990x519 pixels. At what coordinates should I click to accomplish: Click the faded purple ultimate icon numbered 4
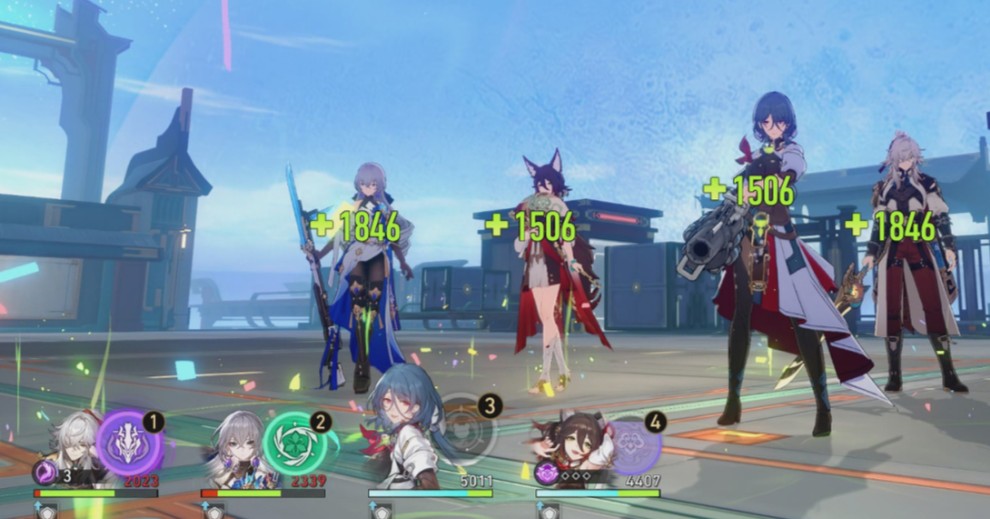click(633, 443)
